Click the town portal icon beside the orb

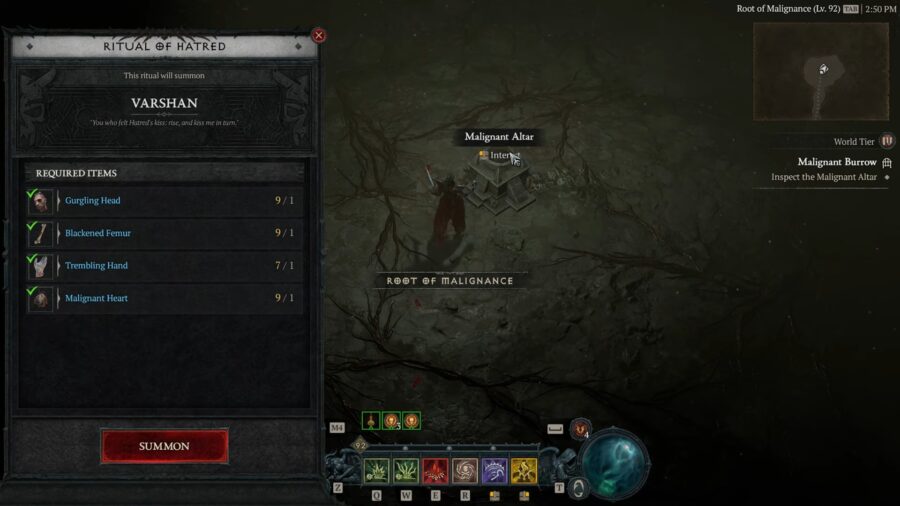click(x=578, y=487)
